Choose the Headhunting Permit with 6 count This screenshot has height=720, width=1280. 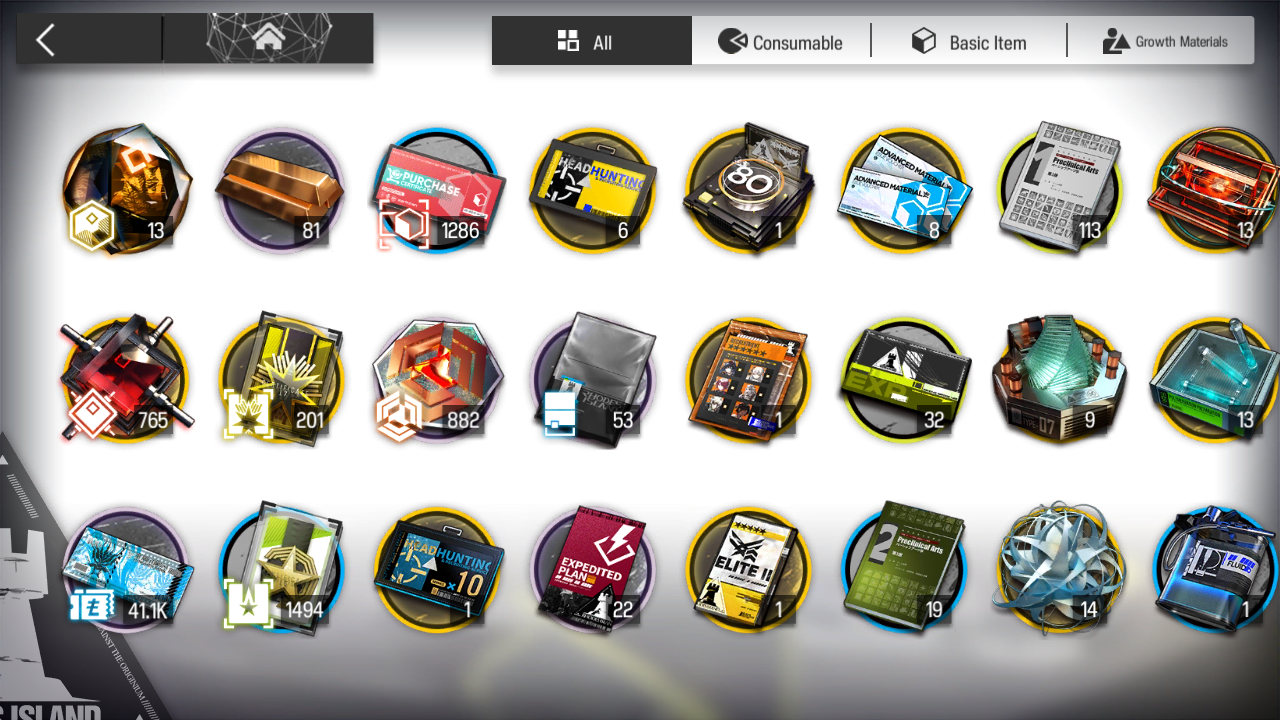point(592,190)
